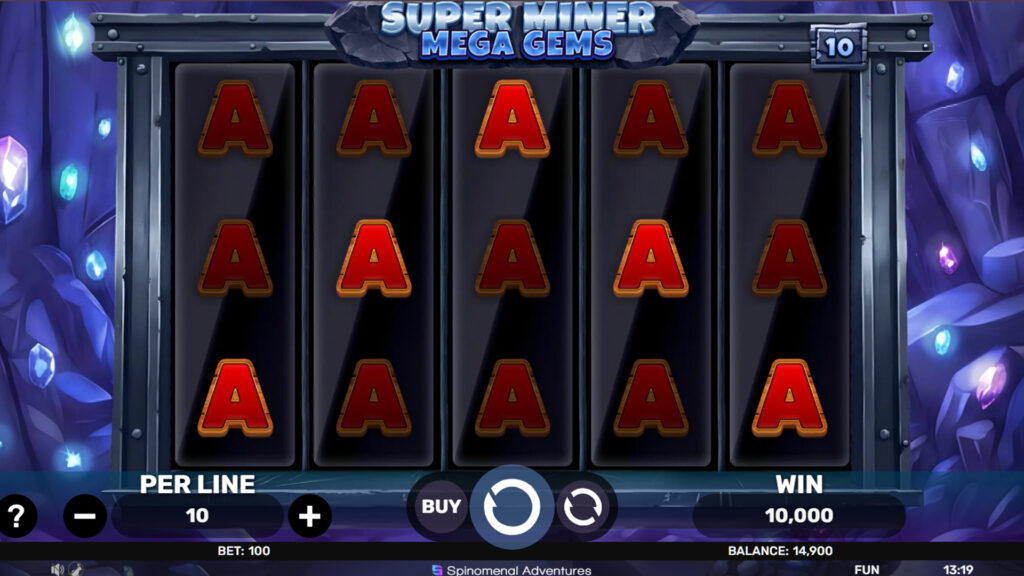Decrease the per line bet
The height and width of the screenshot is (576, 1024).
pyautogui.click(x=85, y=516)
